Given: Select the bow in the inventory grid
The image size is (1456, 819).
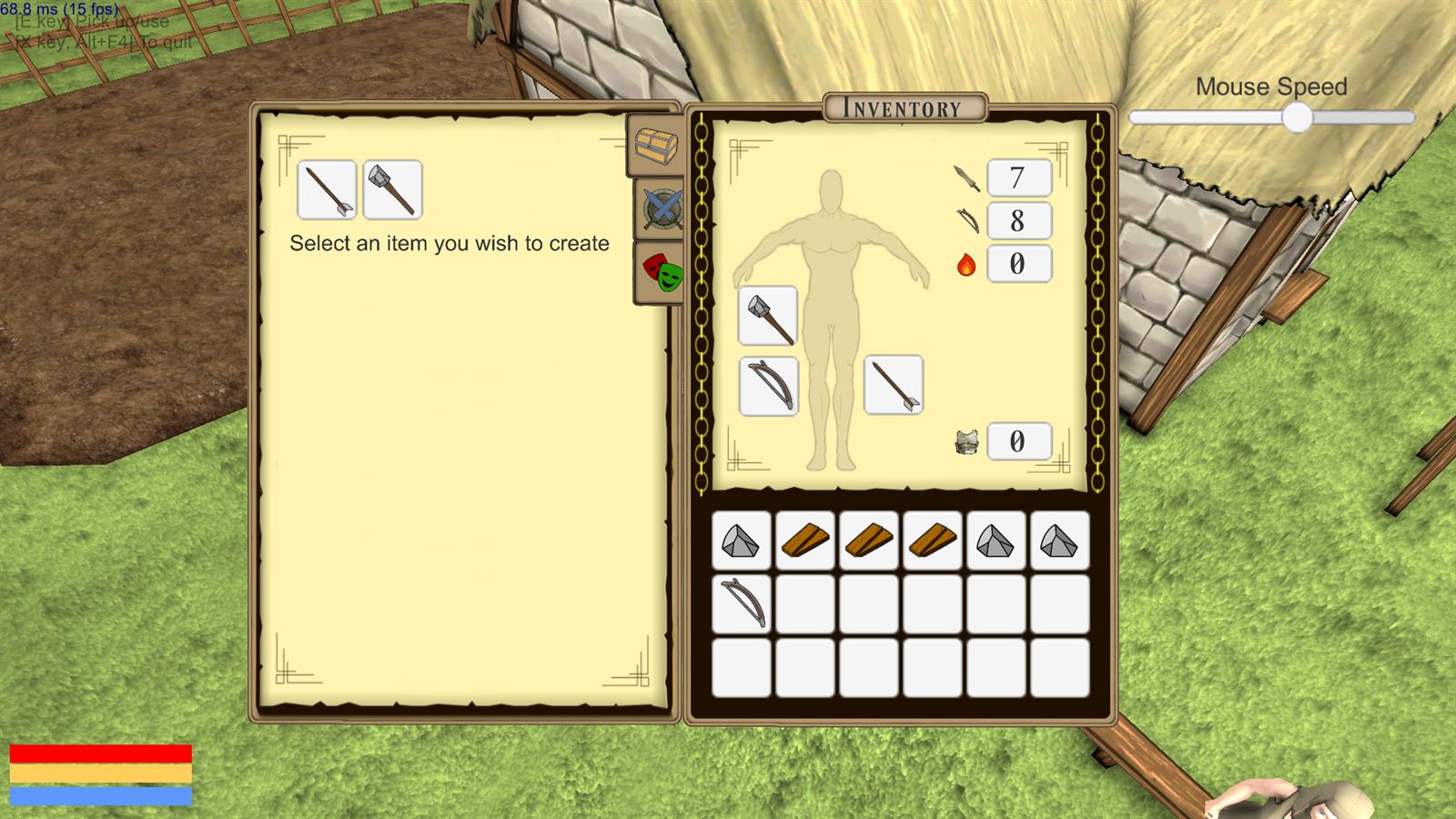Looking at the screenshot, I should 742,602.
